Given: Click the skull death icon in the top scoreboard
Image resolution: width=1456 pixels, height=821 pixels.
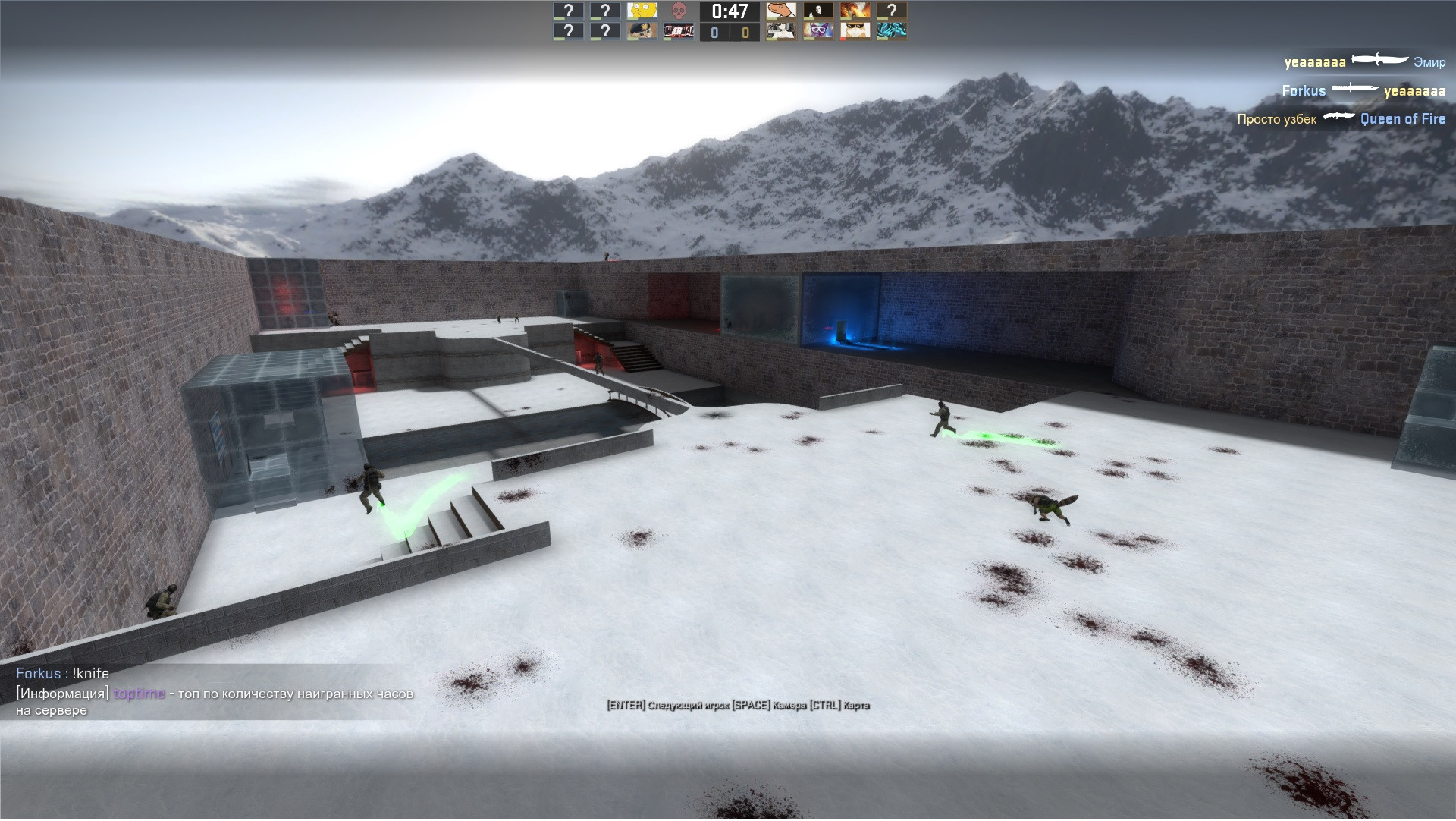Looking at the screenshot, I should tap(678, 11).
